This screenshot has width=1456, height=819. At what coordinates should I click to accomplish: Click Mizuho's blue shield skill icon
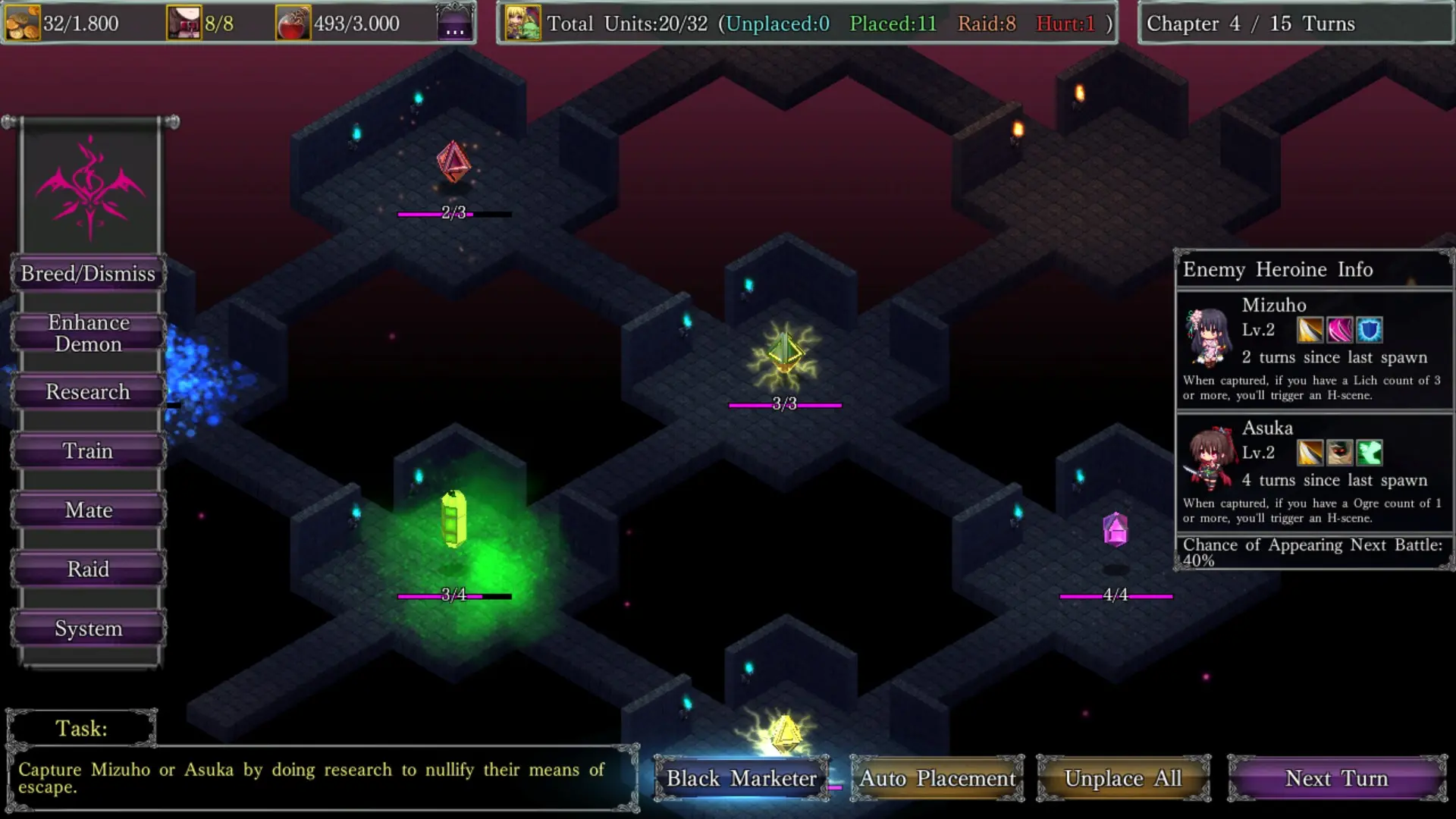[1370, 330]
